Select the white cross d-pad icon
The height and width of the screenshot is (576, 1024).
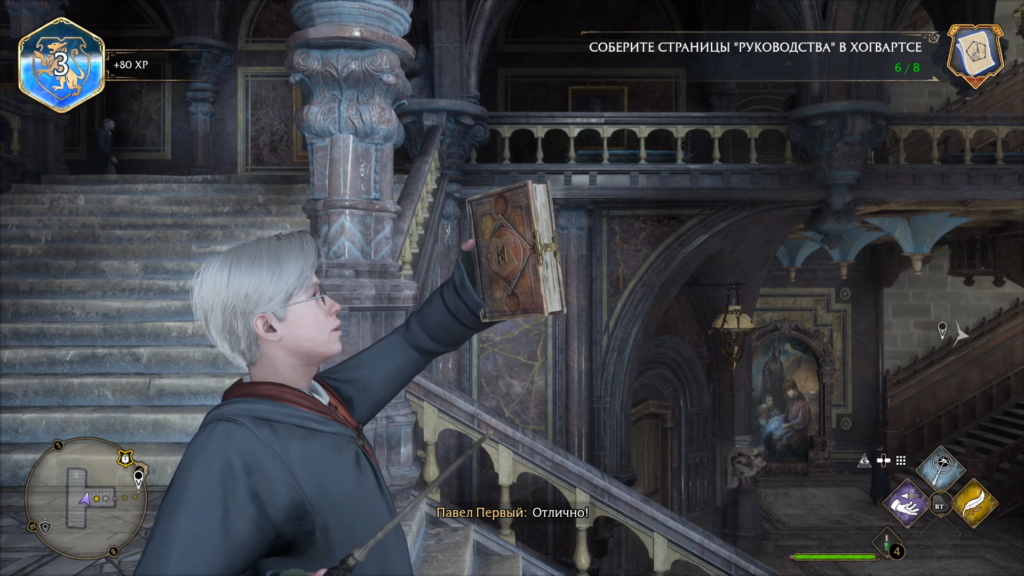[882, 461]
